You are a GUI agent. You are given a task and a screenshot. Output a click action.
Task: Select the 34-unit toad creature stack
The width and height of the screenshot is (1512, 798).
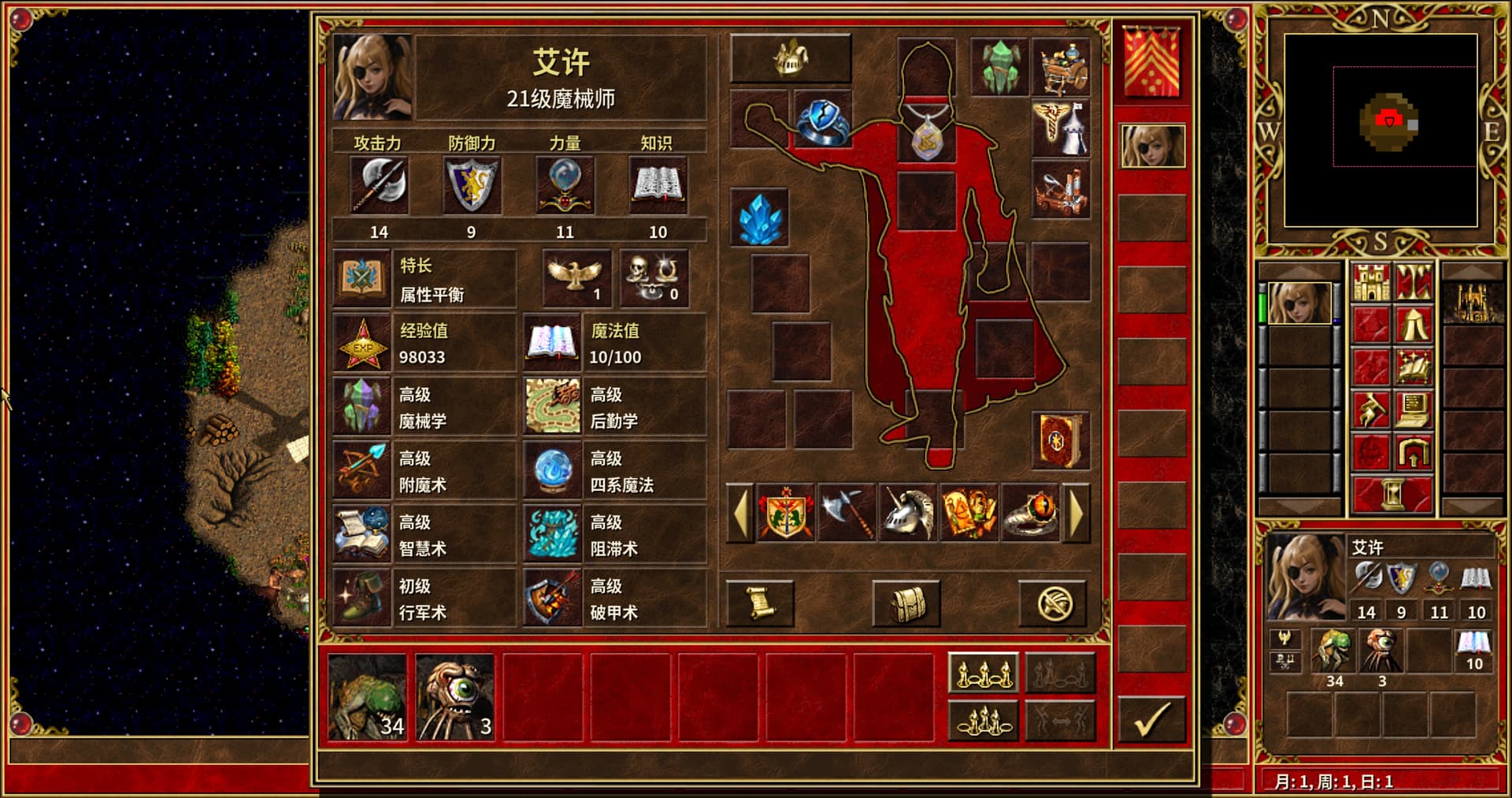tap(368, 697)
